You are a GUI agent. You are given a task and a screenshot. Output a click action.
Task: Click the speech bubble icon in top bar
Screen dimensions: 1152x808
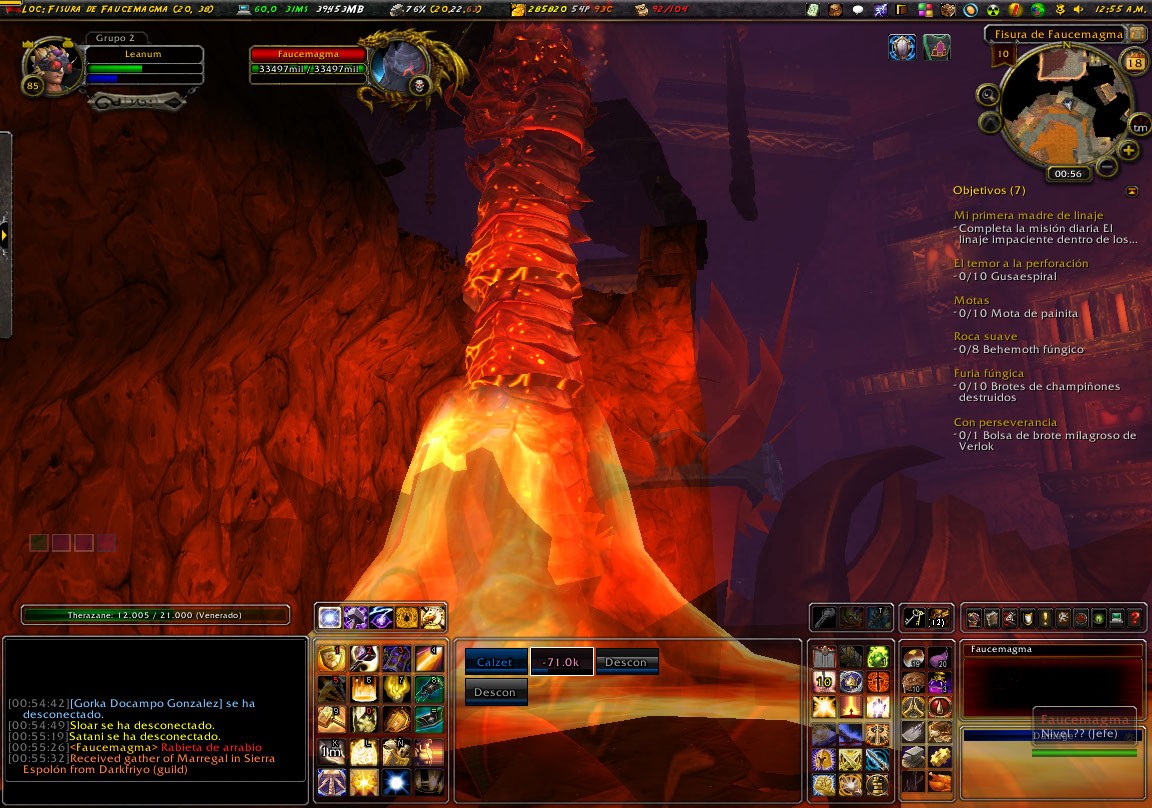pyautogui.click(x=857, y=10)
